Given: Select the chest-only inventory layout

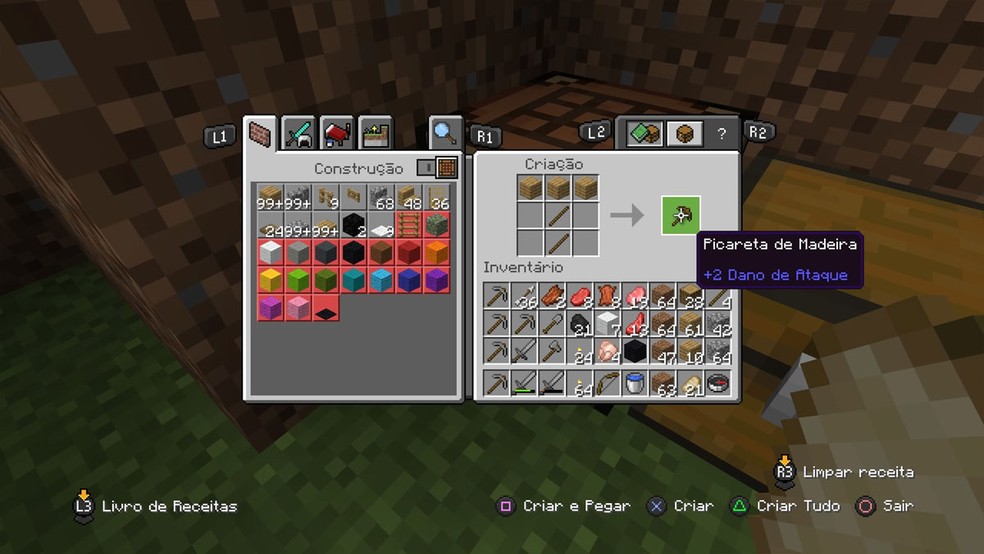Looking at the screenshot, I should 684,133.
